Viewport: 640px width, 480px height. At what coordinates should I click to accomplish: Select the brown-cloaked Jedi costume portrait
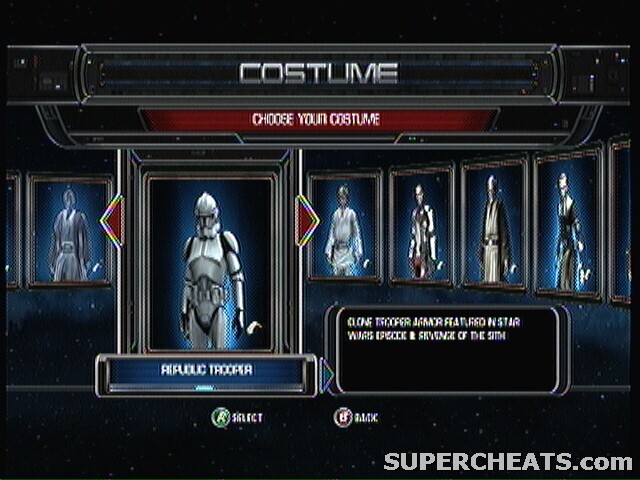(x=493, y=224)
